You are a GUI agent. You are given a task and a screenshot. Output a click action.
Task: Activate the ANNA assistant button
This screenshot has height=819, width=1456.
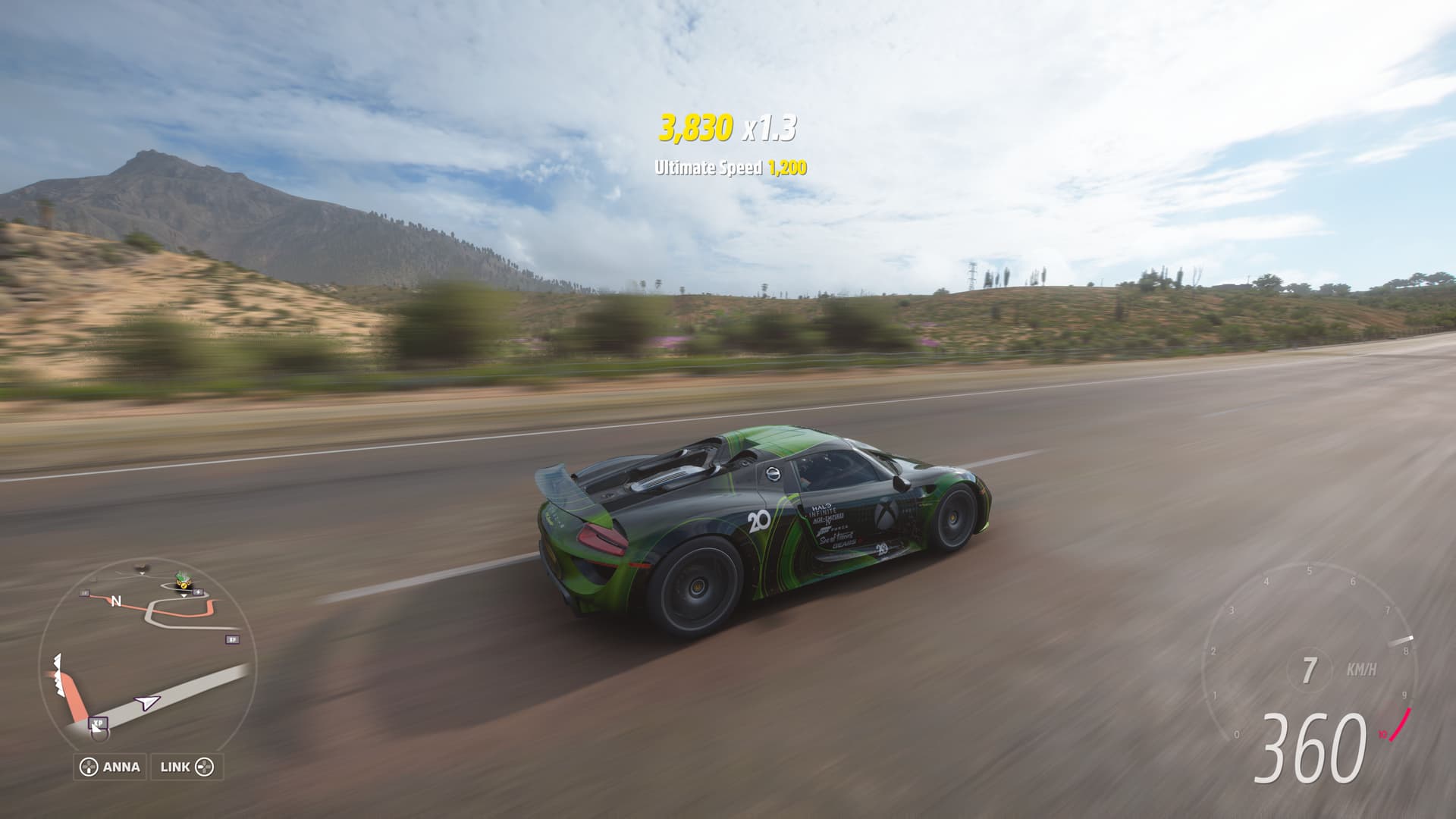pyautogui.click(x=110, y=767)
